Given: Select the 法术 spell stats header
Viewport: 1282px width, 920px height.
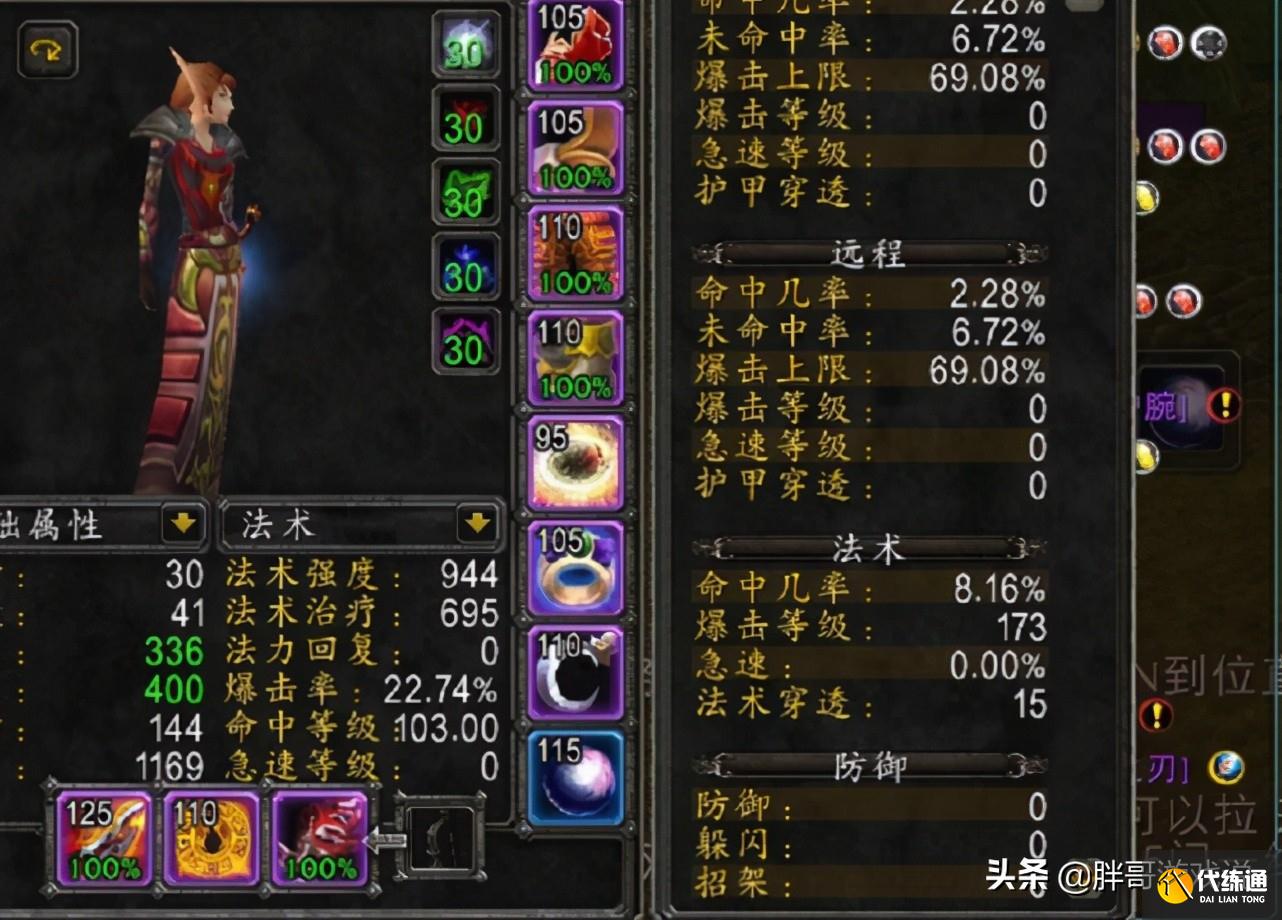Looking at the screenshot, I should [869, 549].
